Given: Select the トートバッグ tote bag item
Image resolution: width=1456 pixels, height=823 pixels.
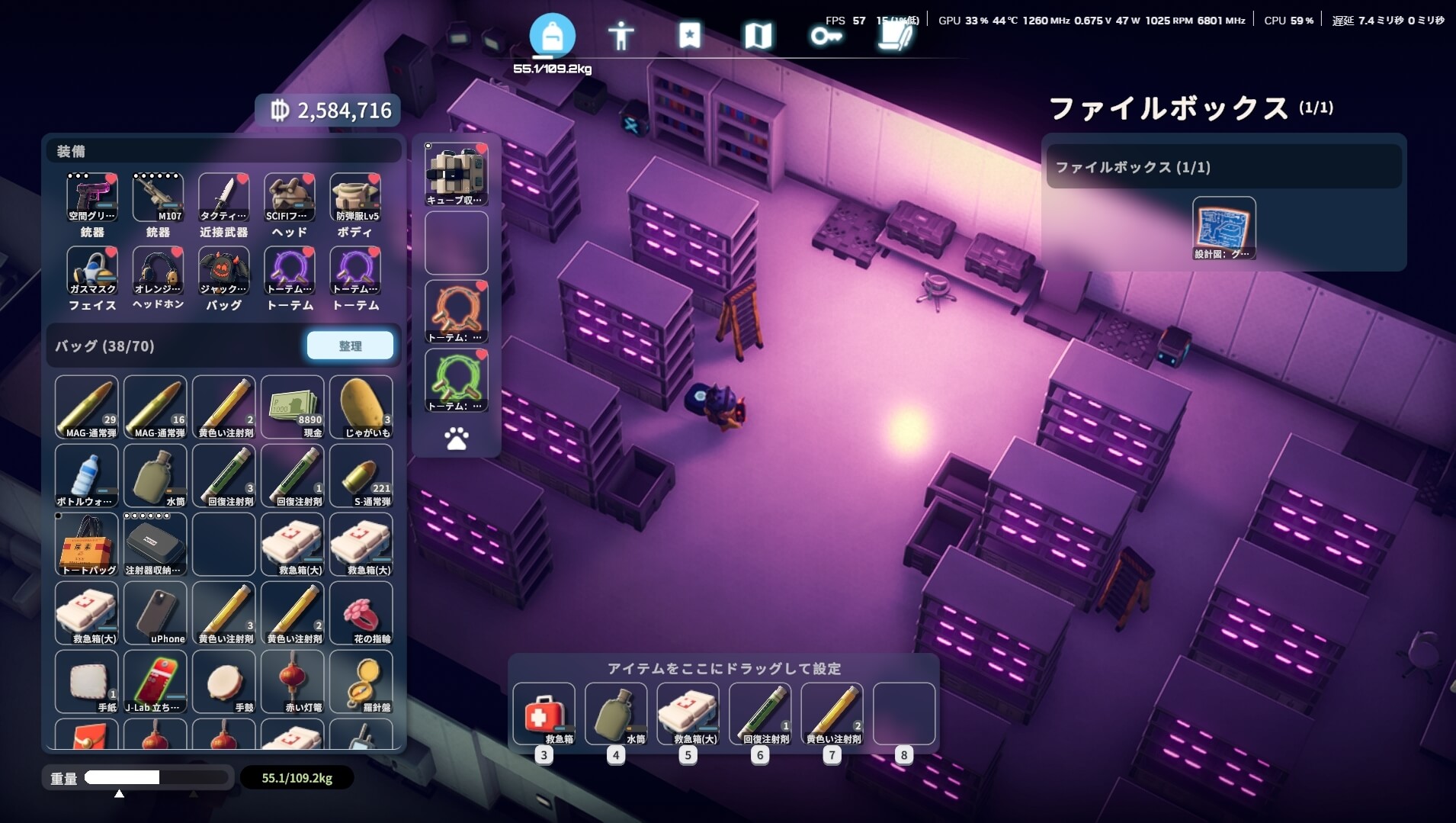Looking at the screenshot, I should pos(87,544).
